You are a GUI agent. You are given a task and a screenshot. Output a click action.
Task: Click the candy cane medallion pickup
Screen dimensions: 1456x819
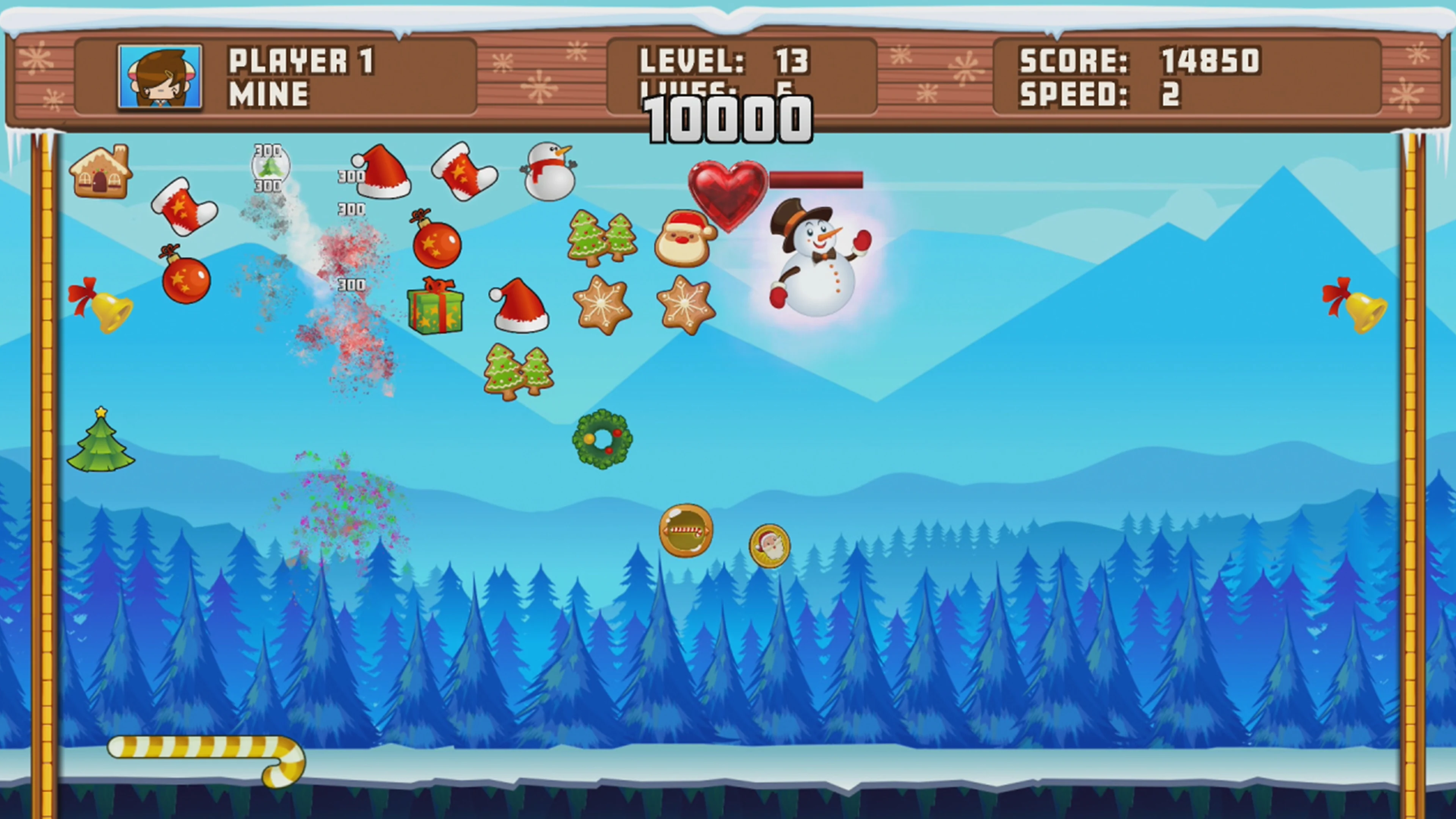coord(685,531)
